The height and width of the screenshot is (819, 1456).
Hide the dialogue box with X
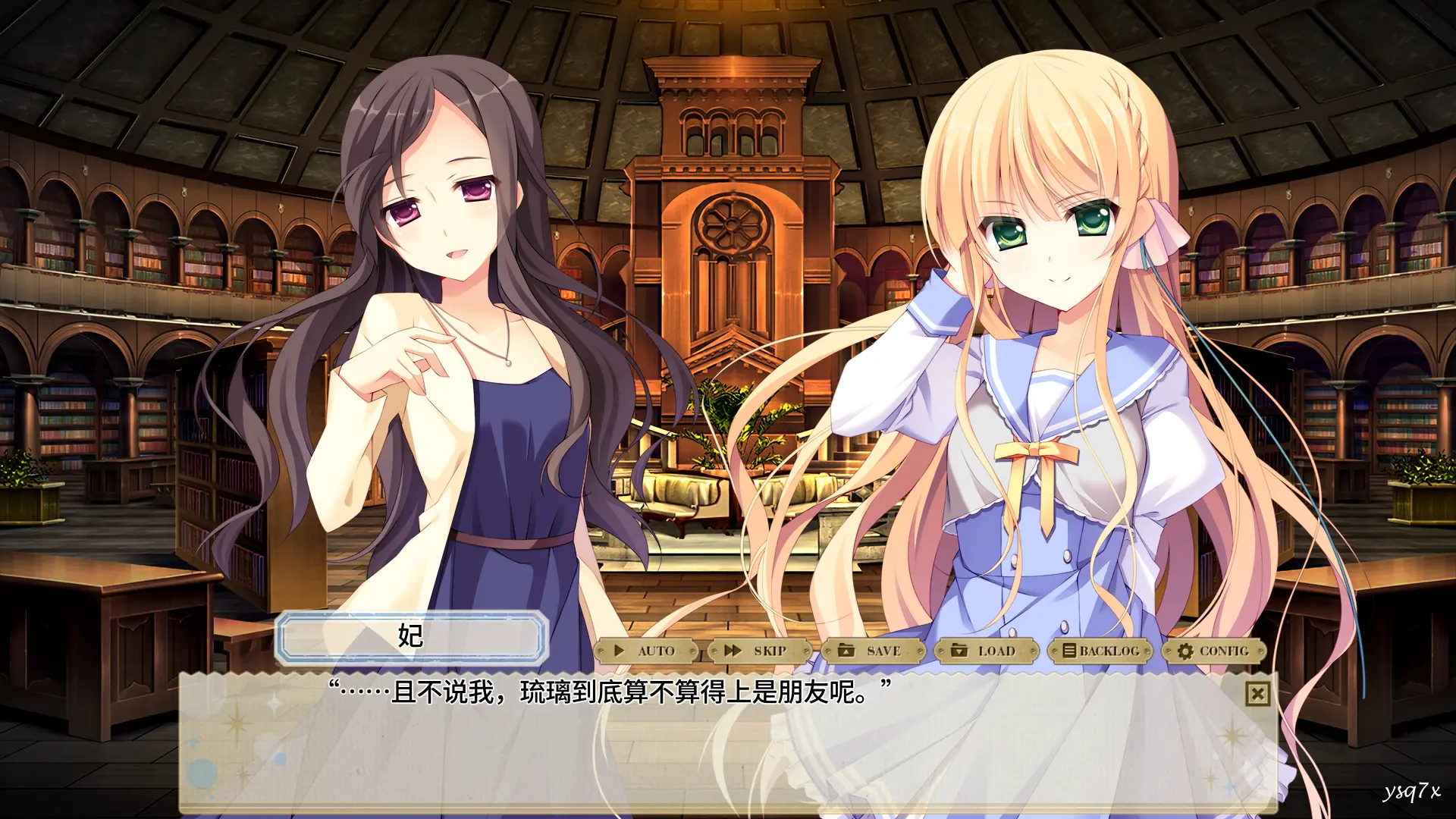point(1257,693)
